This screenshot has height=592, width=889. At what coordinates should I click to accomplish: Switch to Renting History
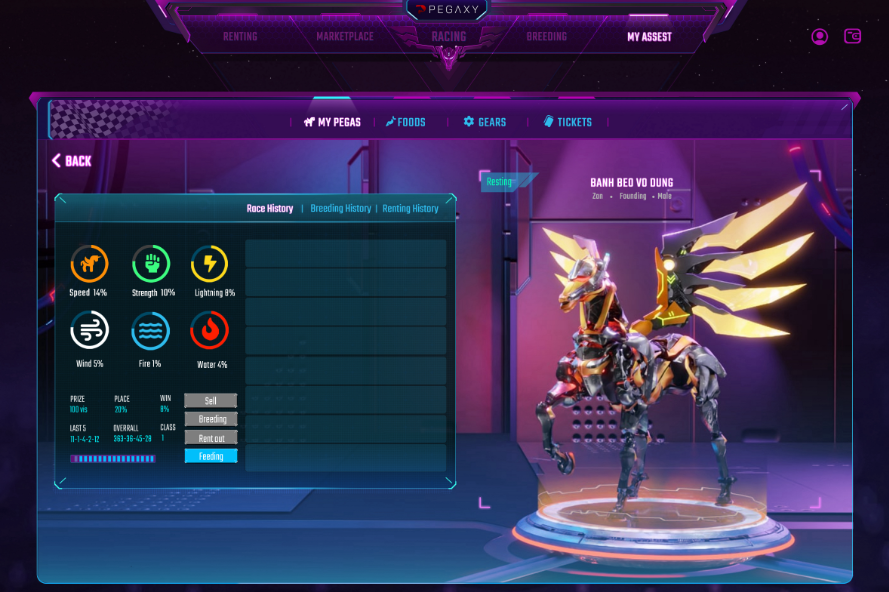point(410,209)
